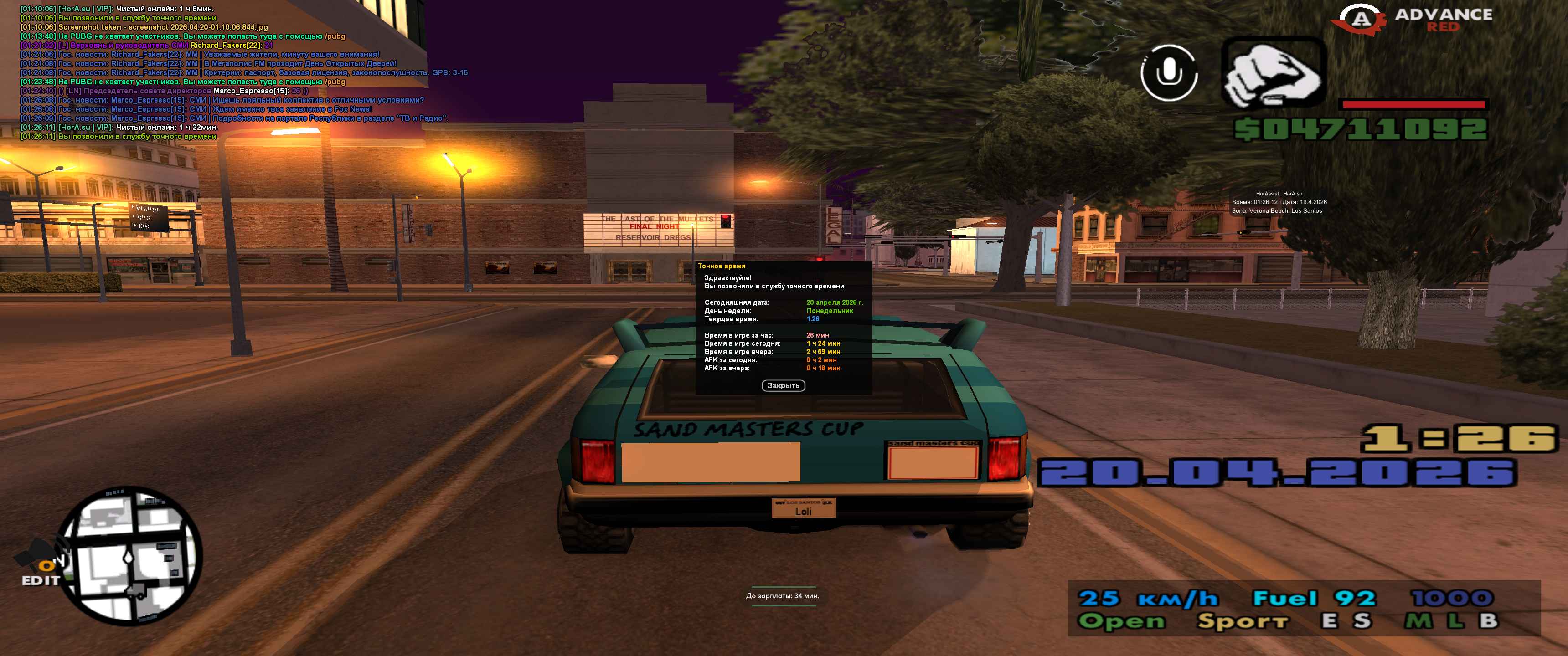Viewport: 1568px width, 656px height.
Task: Open the circular radar minimap
Action: [x=133, y=556]
